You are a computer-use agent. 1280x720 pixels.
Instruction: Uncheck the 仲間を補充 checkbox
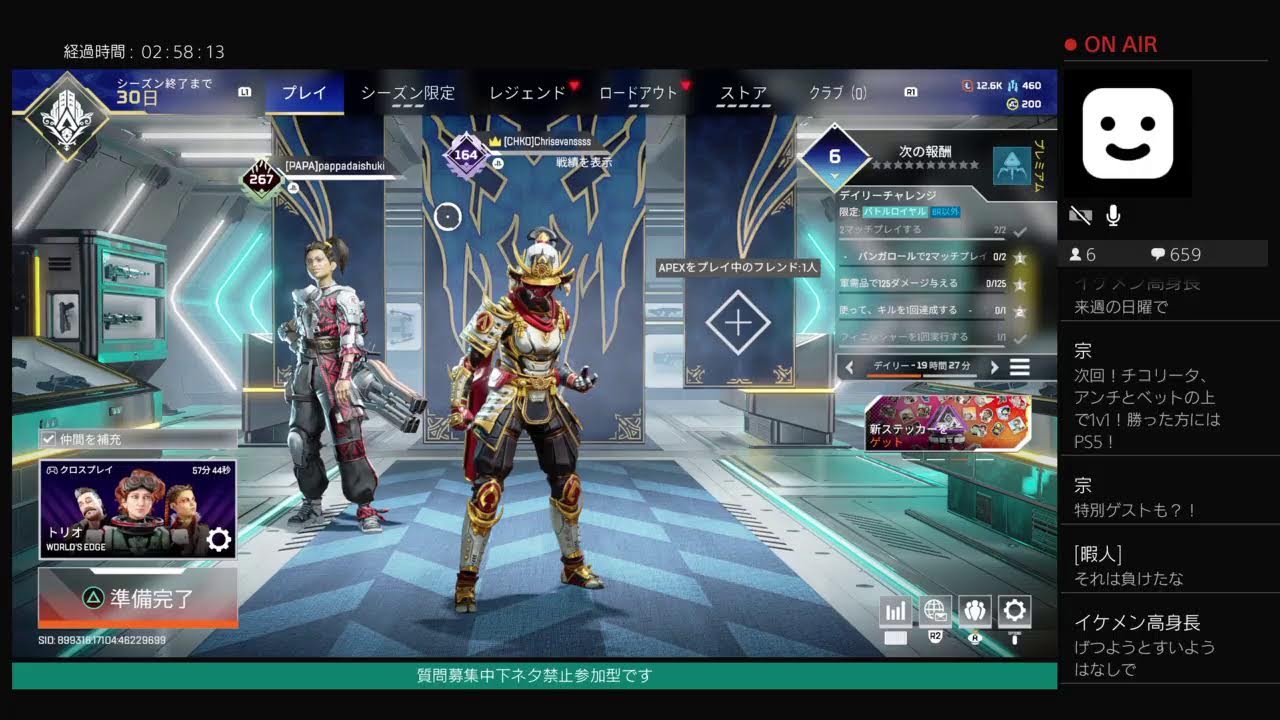tap(46, 438)
